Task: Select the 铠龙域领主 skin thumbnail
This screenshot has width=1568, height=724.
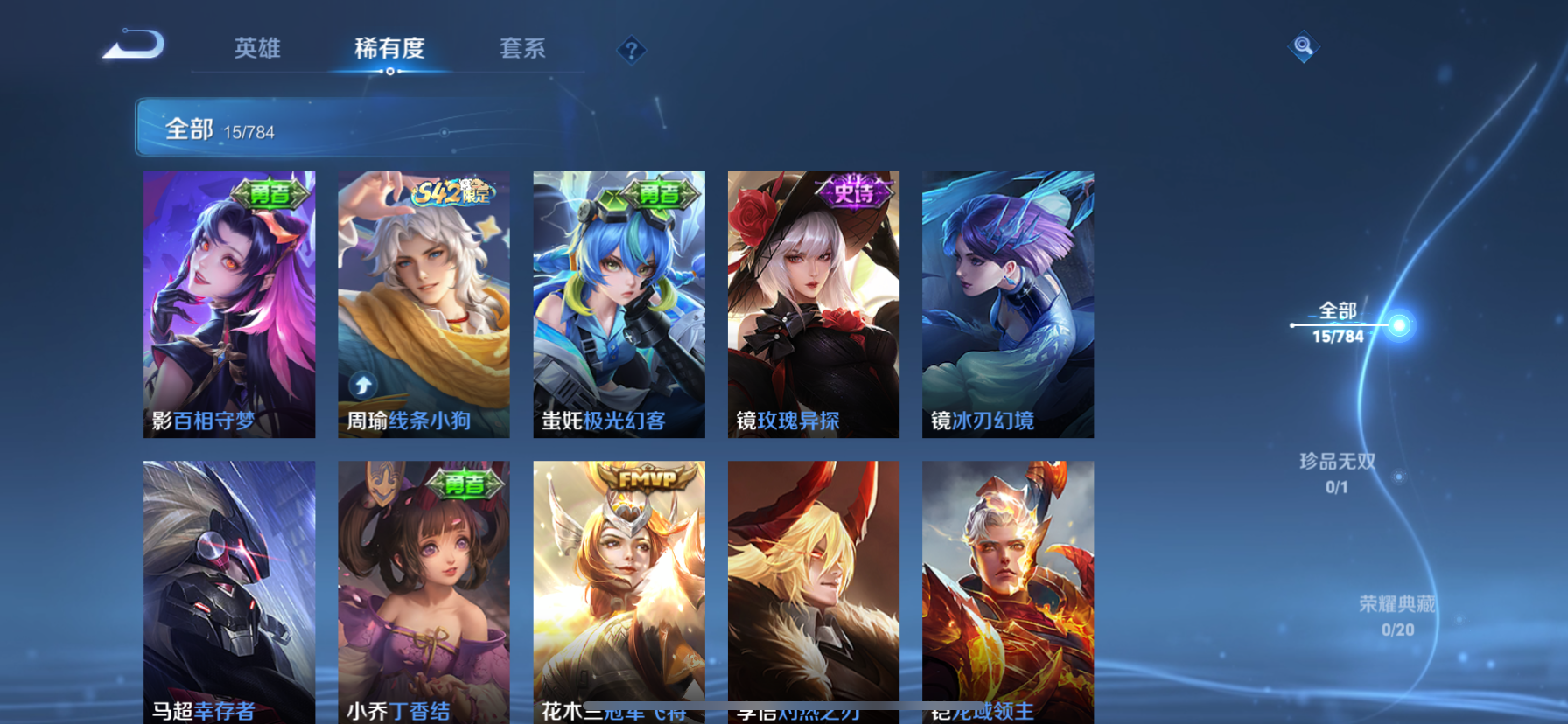Action: click(1007, 595)
